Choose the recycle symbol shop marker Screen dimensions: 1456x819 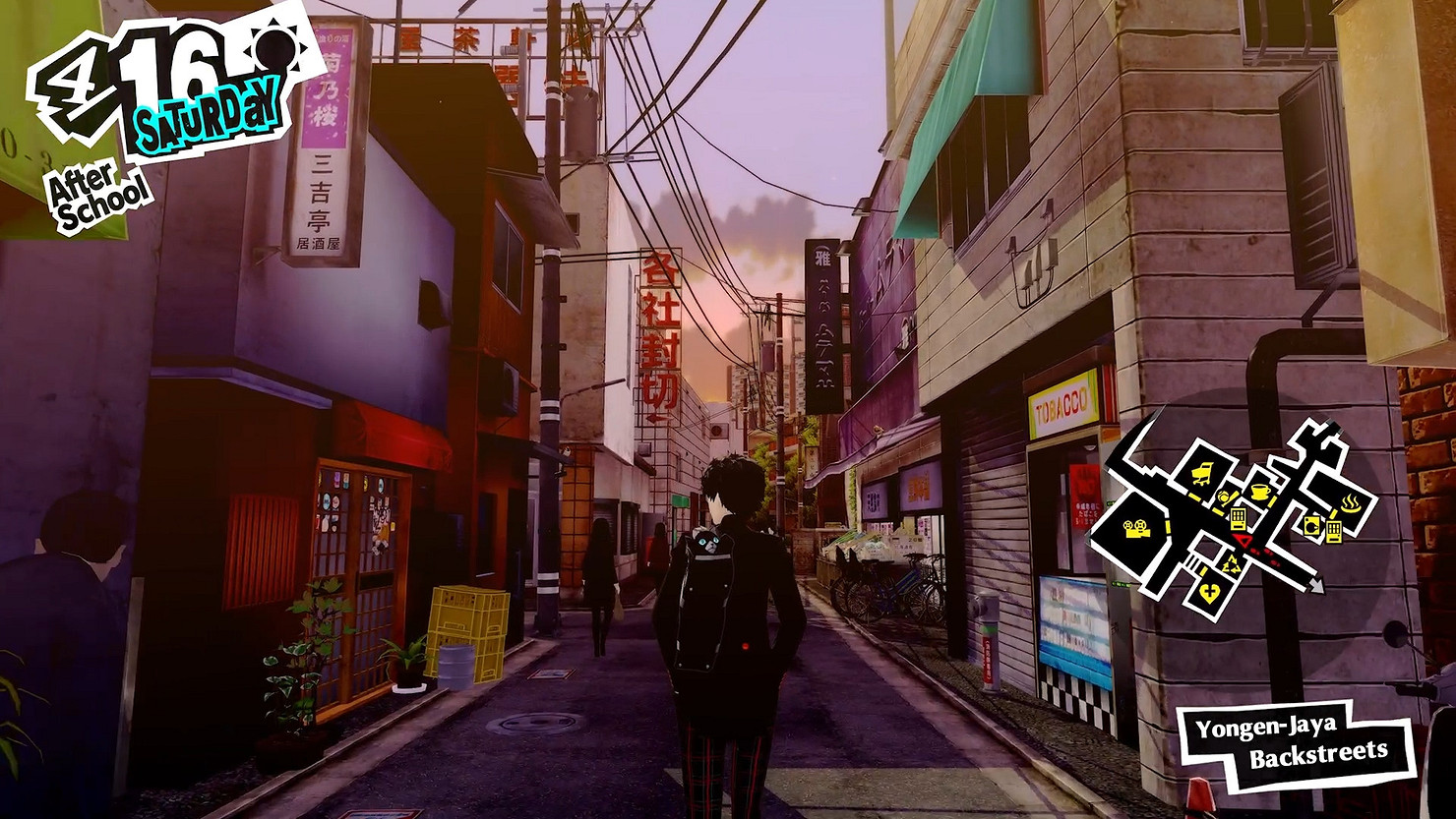point(1231,562)
